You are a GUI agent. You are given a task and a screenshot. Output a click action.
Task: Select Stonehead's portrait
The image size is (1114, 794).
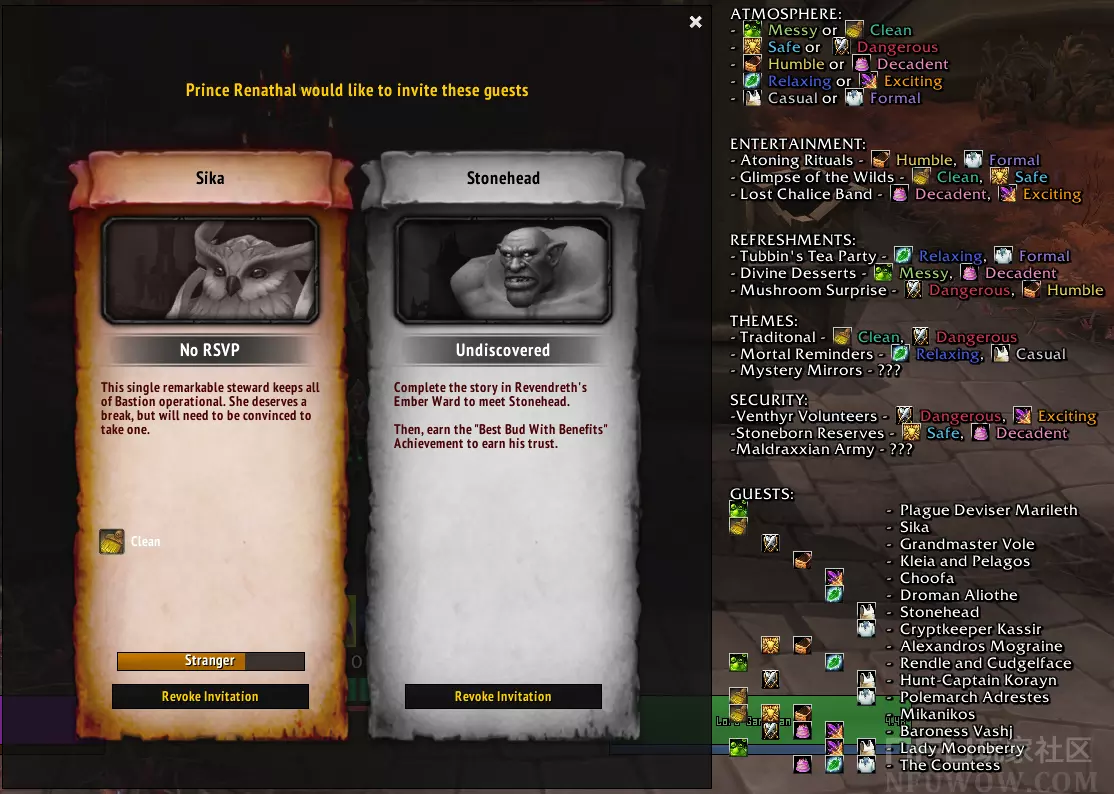pyautogui.click(x=503, y=271)
